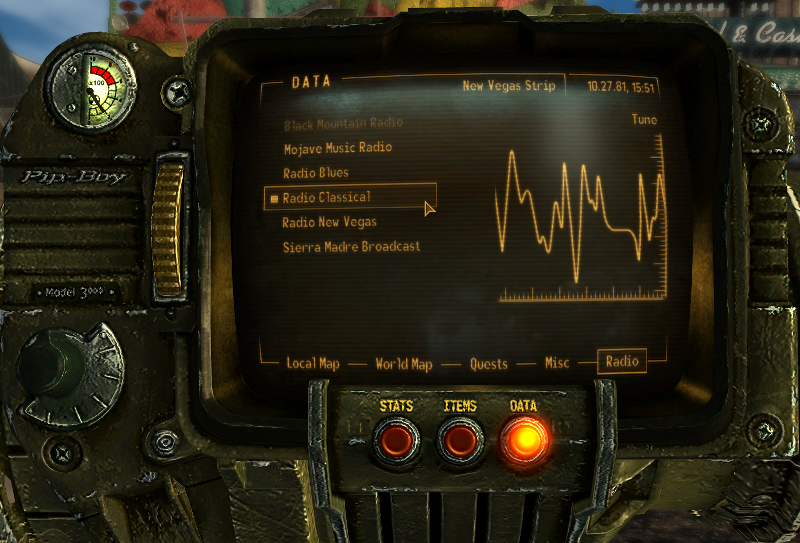Select the Radio tab
This screenshot has height=543, width=800.
(621, 362)
